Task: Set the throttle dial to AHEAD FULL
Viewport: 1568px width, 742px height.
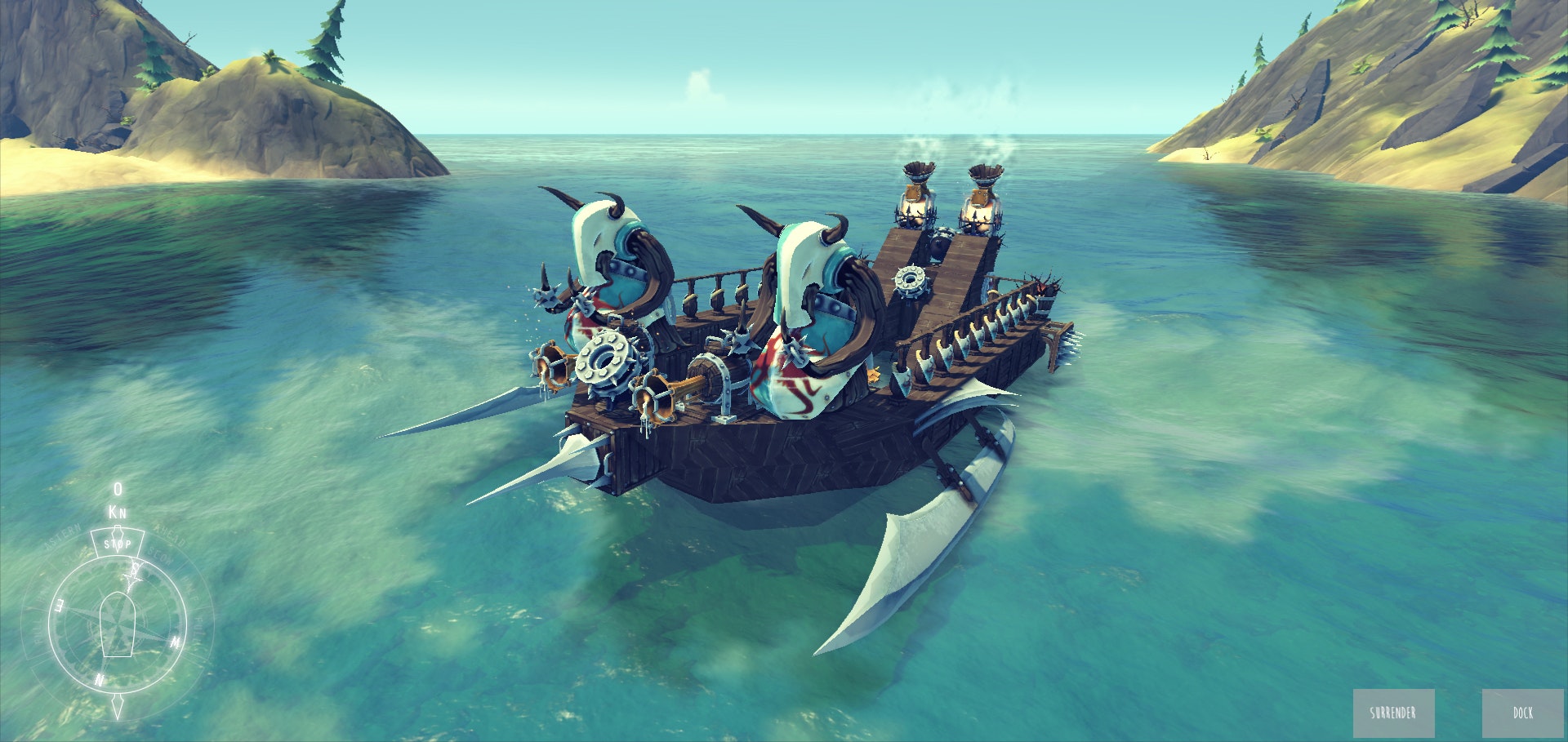Action: coord(198,626)
